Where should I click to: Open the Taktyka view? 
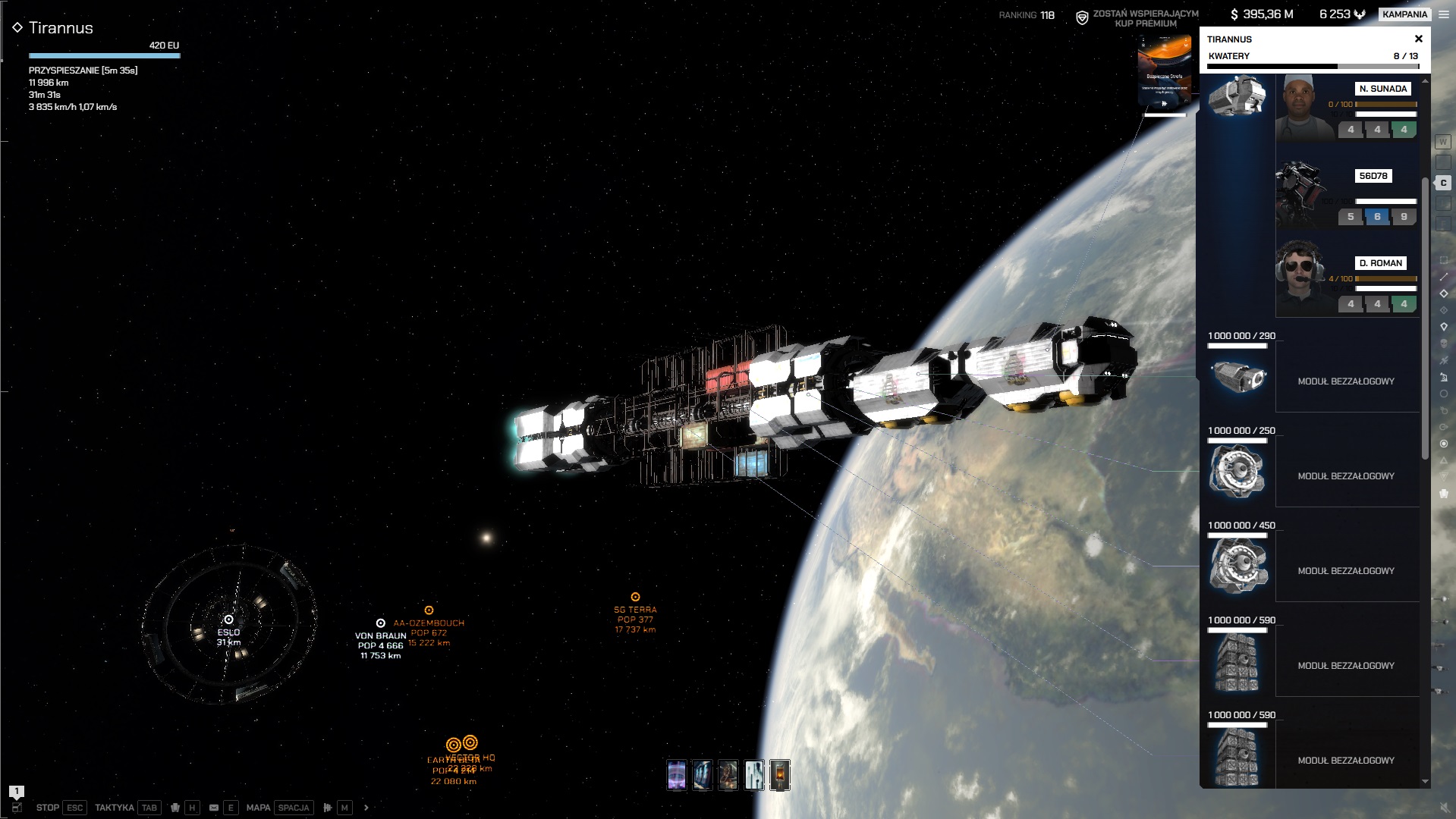coord(115,808)
